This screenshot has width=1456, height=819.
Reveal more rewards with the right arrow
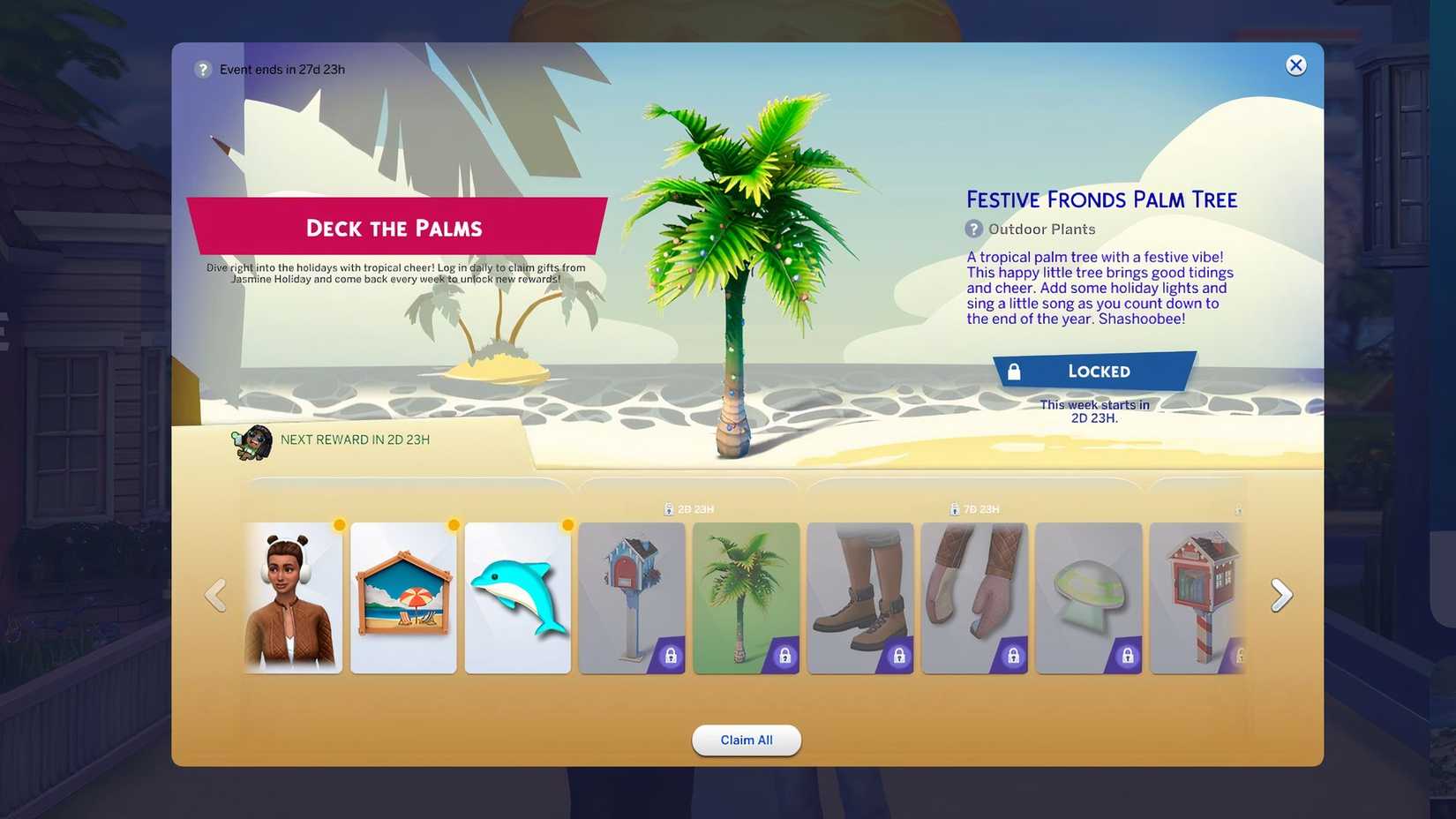point(1280,594)
